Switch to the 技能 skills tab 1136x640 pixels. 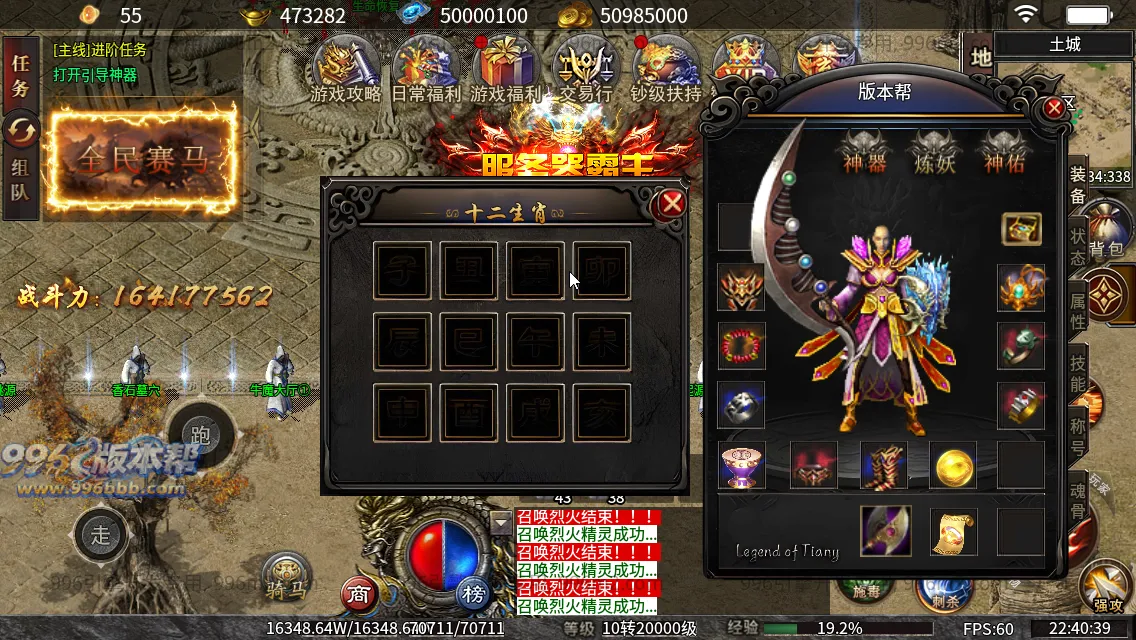pyautogui.click(x=1078, y=372)
